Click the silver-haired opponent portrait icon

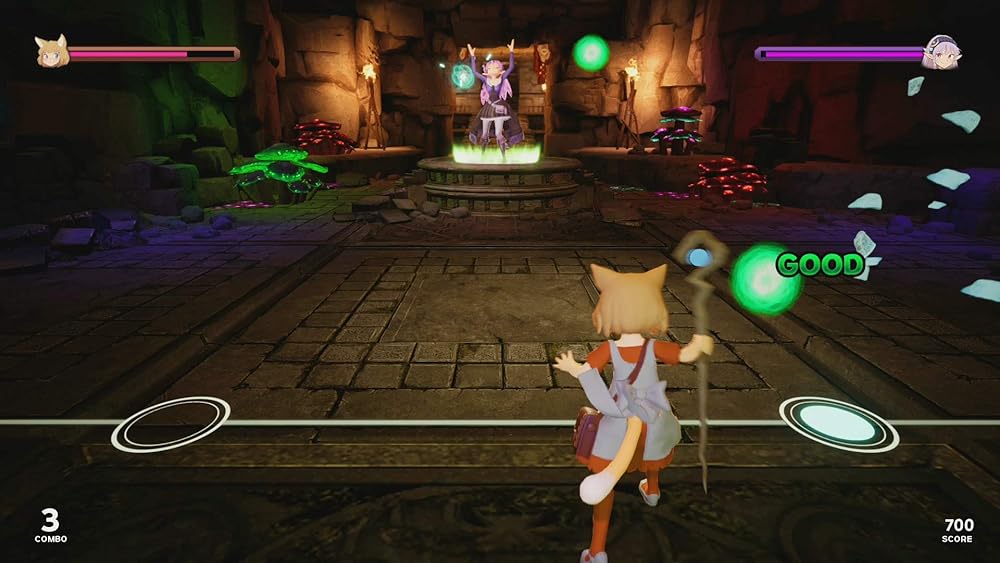point(940,52)
